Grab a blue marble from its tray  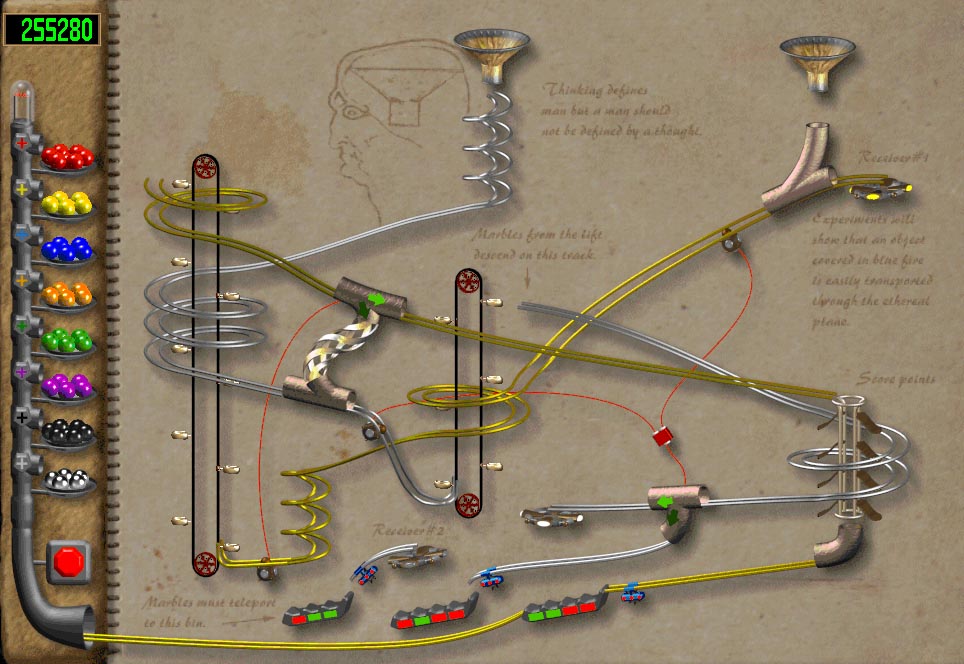(68, 249)
